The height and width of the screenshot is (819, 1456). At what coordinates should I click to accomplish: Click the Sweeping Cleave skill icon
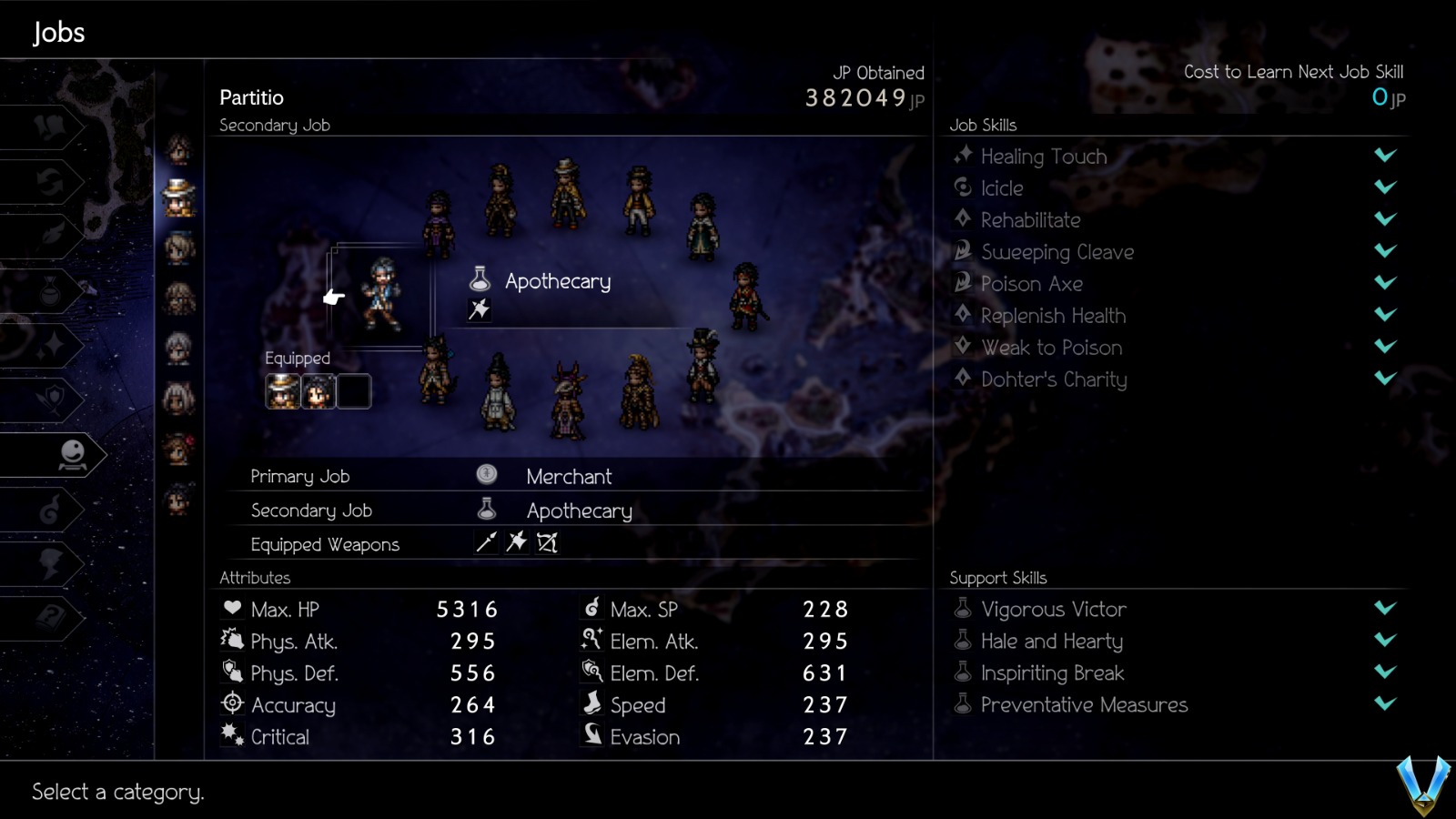click(962, 252)
